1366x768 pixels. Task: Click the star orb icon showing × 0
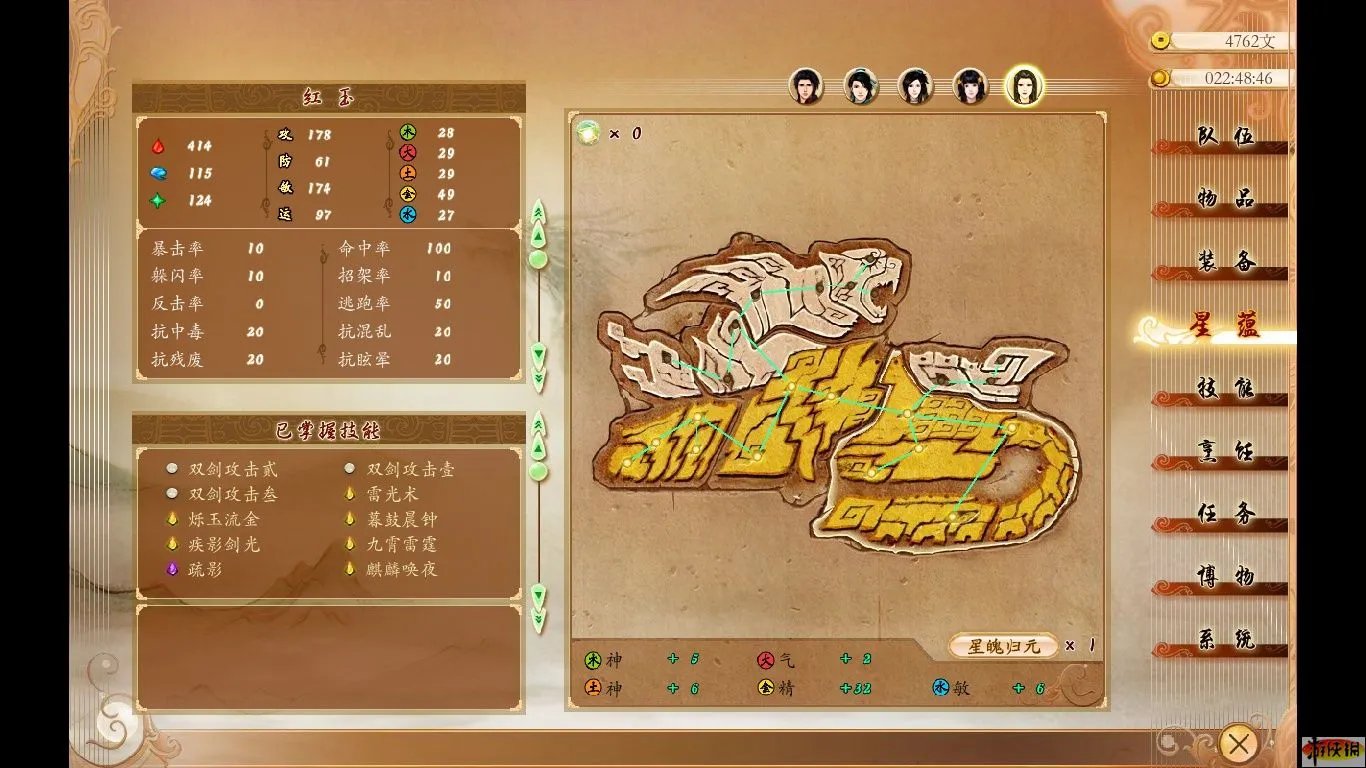[x=588, y=132]
